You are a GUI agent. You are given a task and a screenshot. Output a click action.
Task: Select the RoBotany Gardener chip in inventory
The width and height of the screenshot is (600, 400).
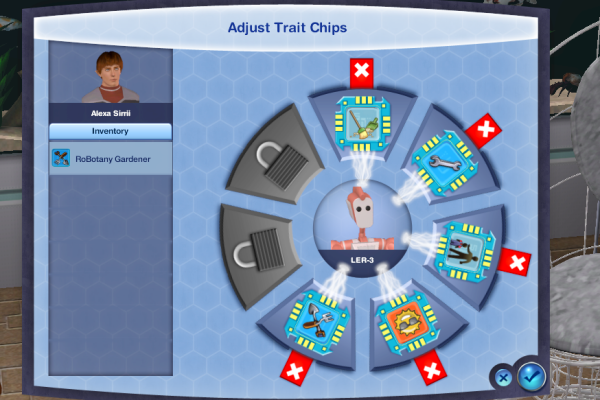tap(110, 158)
